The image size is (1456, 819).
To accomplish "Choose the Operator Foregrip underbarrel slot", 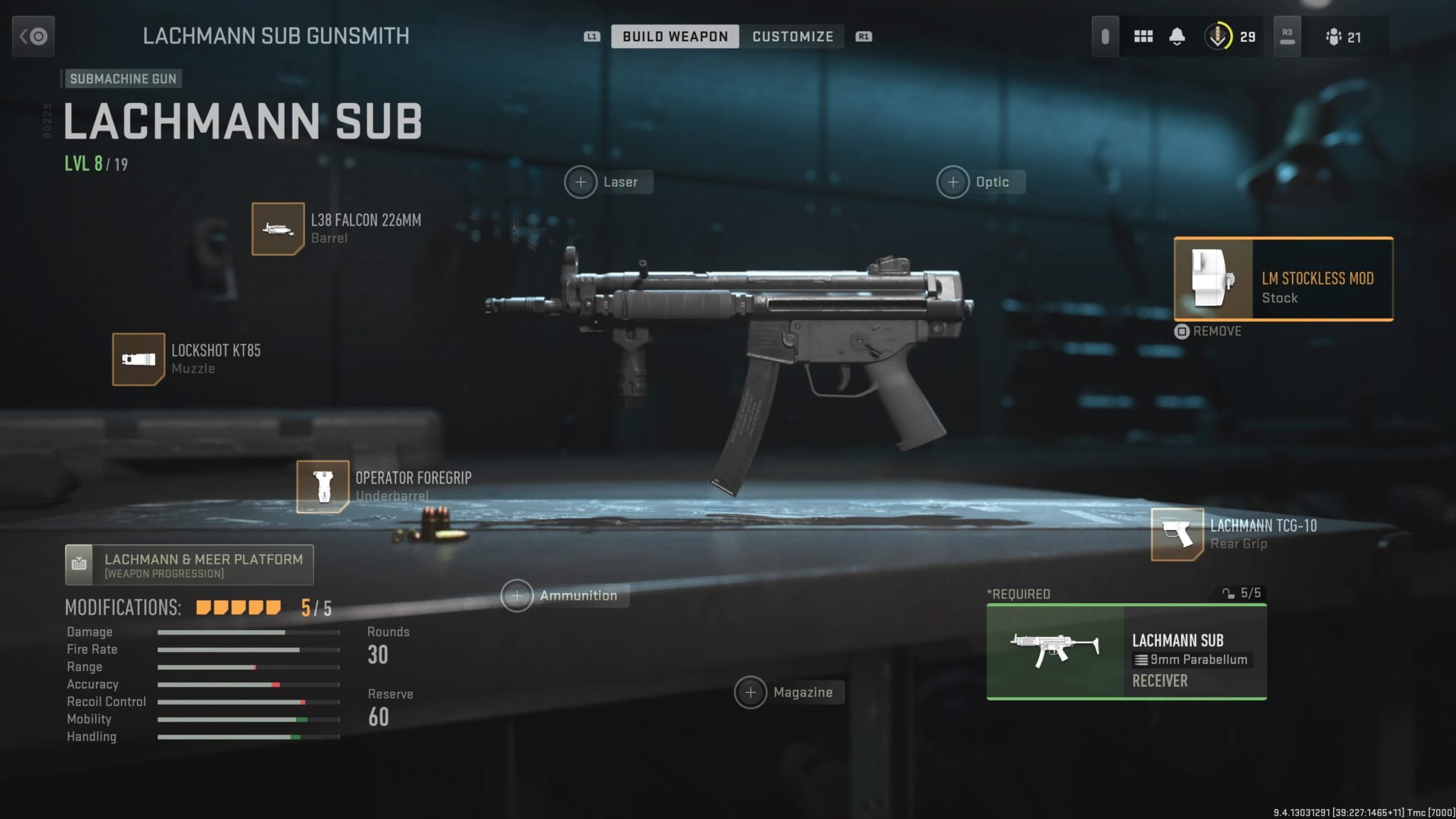I will (322, 487).
